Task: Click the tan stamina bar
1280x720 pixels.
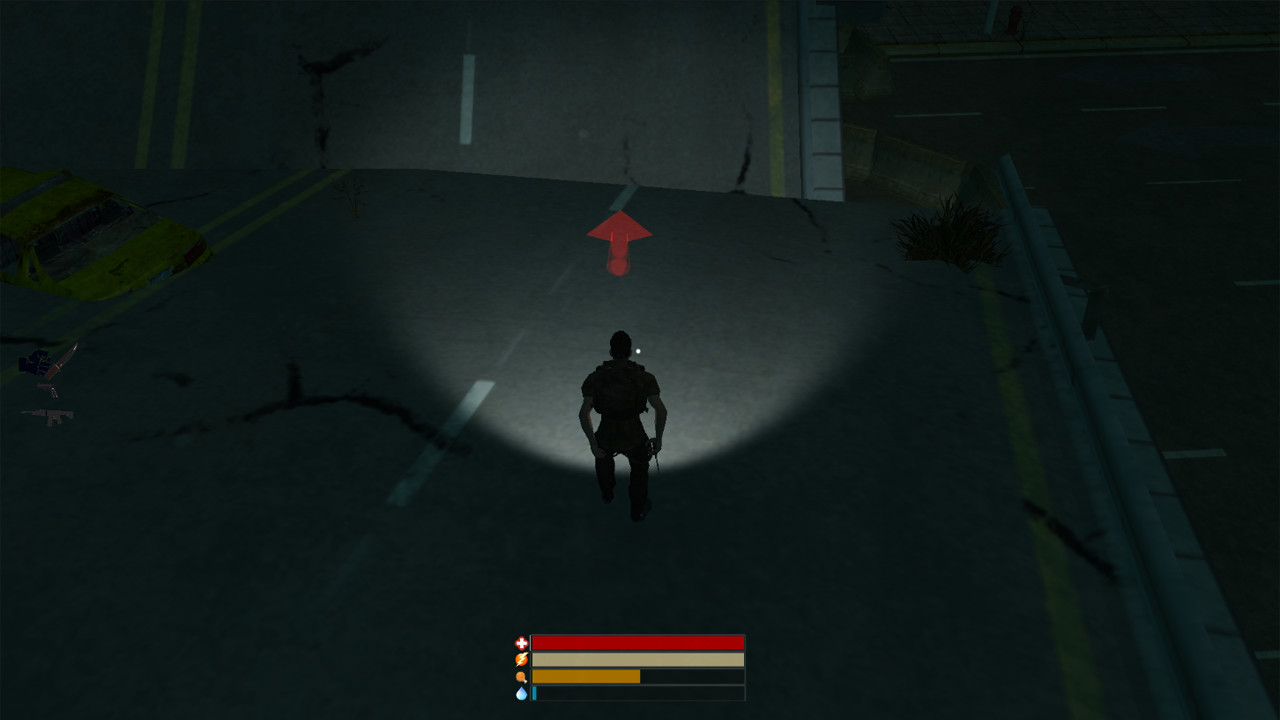Action: click(640, 660)
